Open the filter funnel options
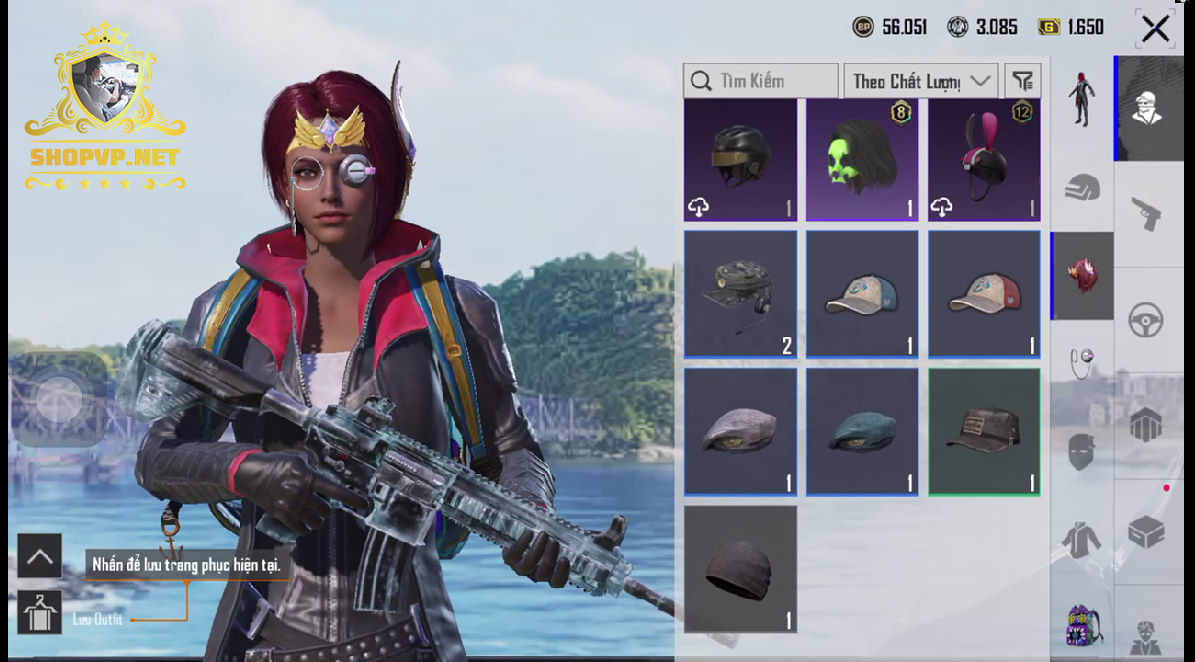This screenshot has width=1195, height=662. [x=1022, y=81]
